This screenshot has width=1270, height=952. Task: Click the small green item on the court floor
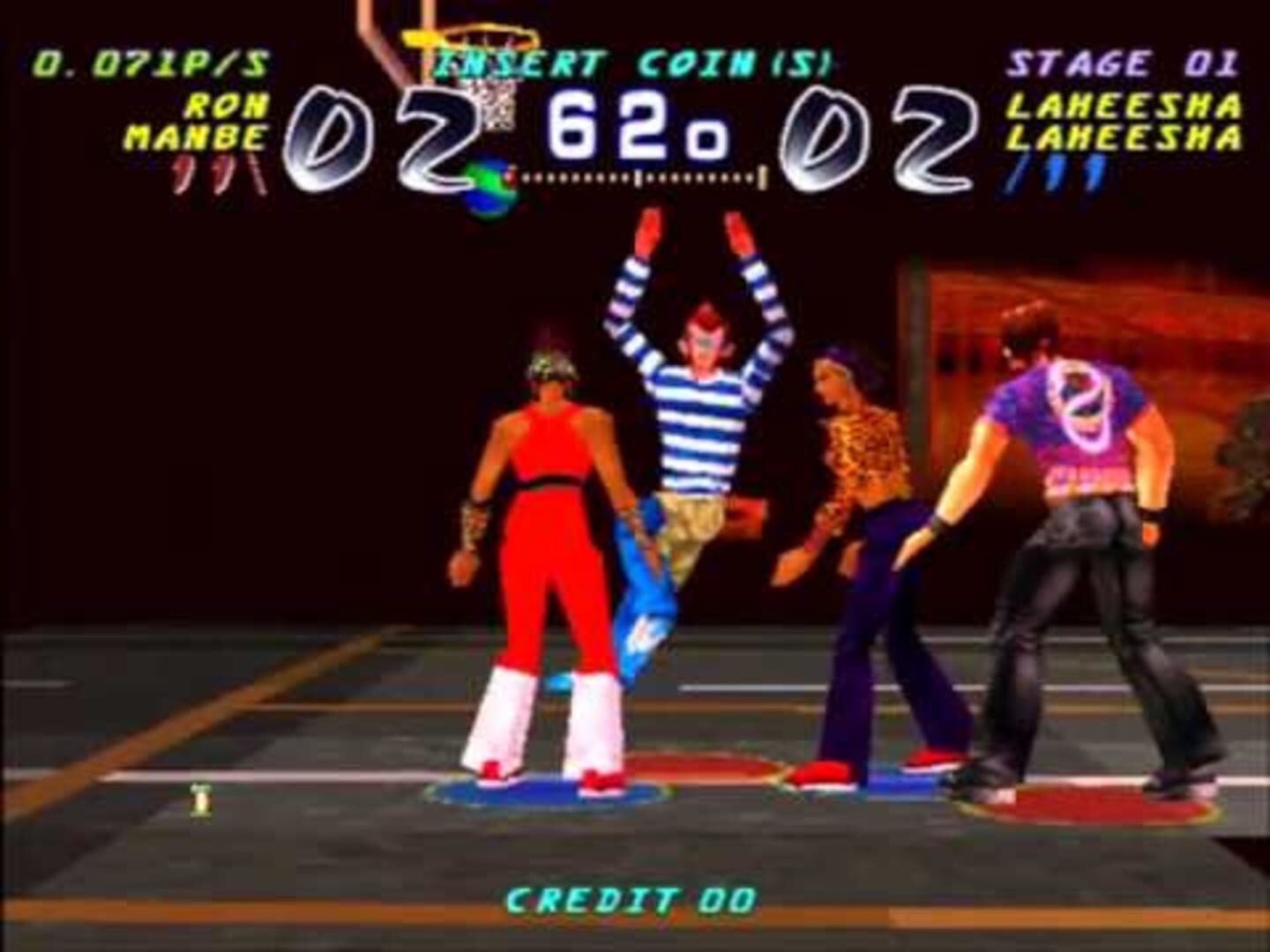[198, 798]
